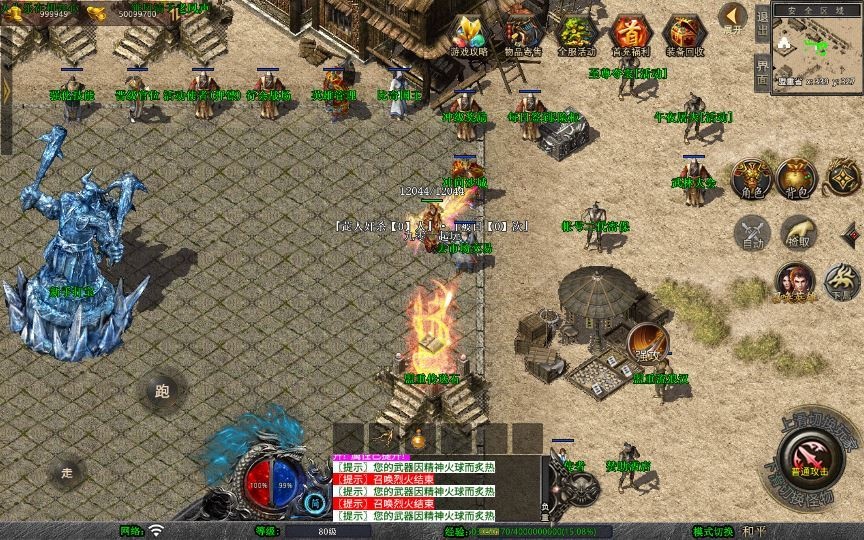Open the 角色 character panel
Viewport: 864px width, 540px height.
point(750,177)
